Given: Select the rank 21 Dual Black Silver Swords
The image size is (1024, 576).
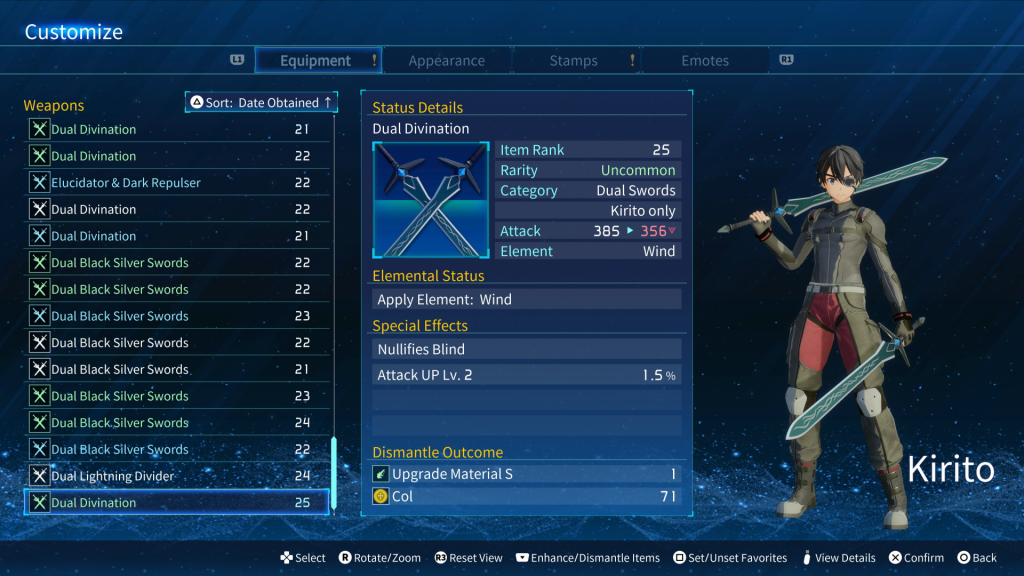Looking at the screenshot, I should click(176, 369).
